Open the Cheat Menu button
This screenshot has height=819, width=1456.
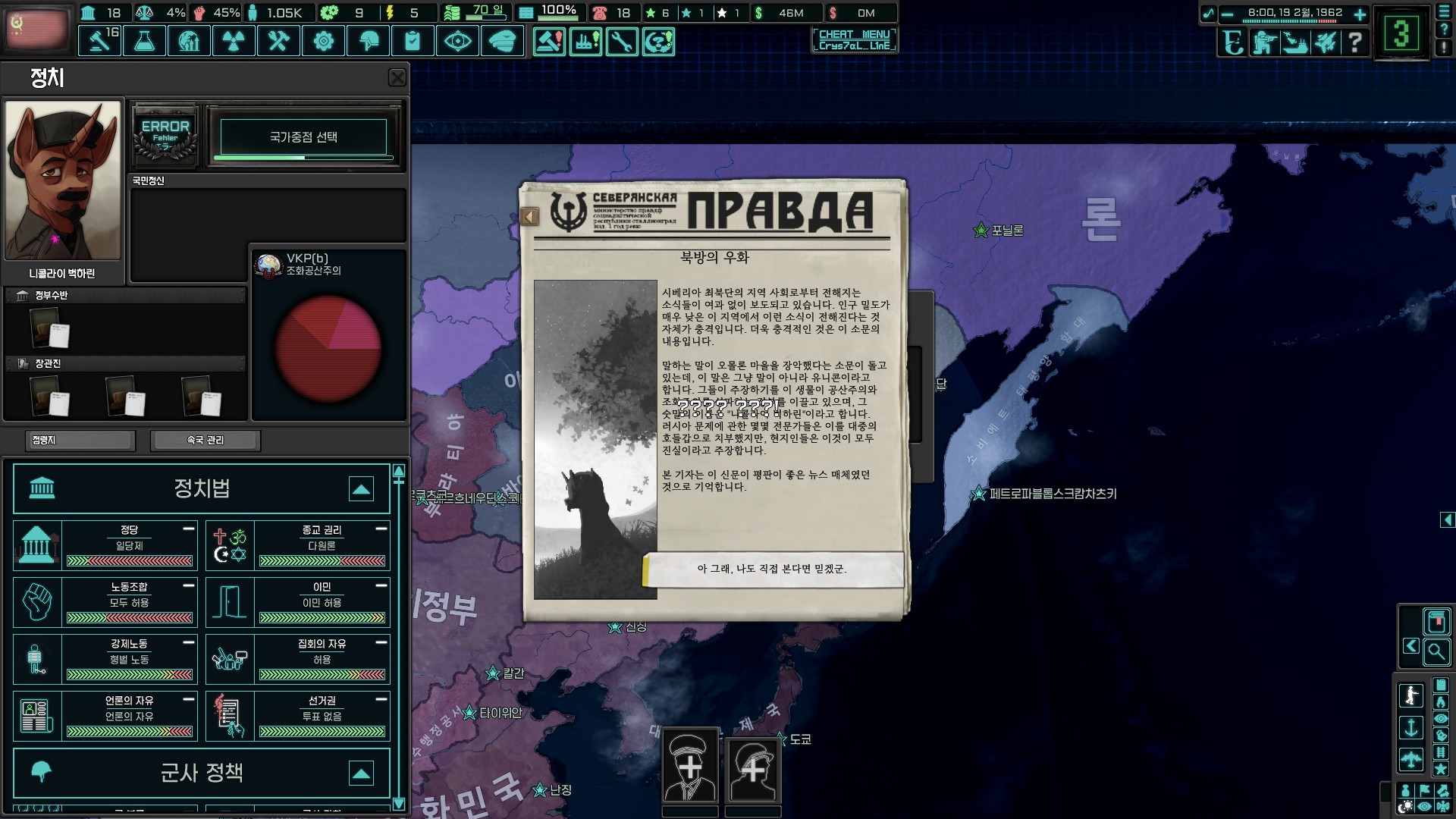pyautogui.click(x=854, y=39)
